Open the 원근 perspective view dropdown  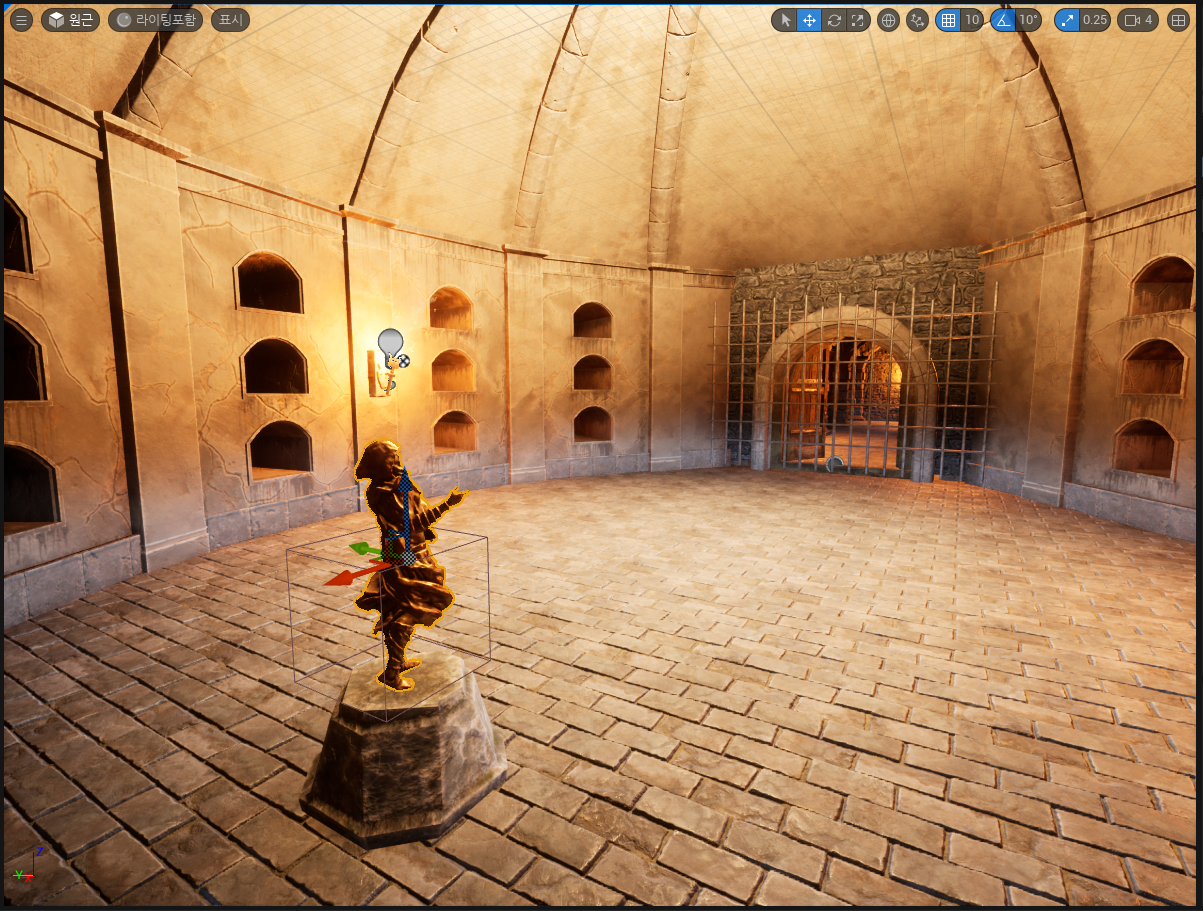tap(71, 20)
